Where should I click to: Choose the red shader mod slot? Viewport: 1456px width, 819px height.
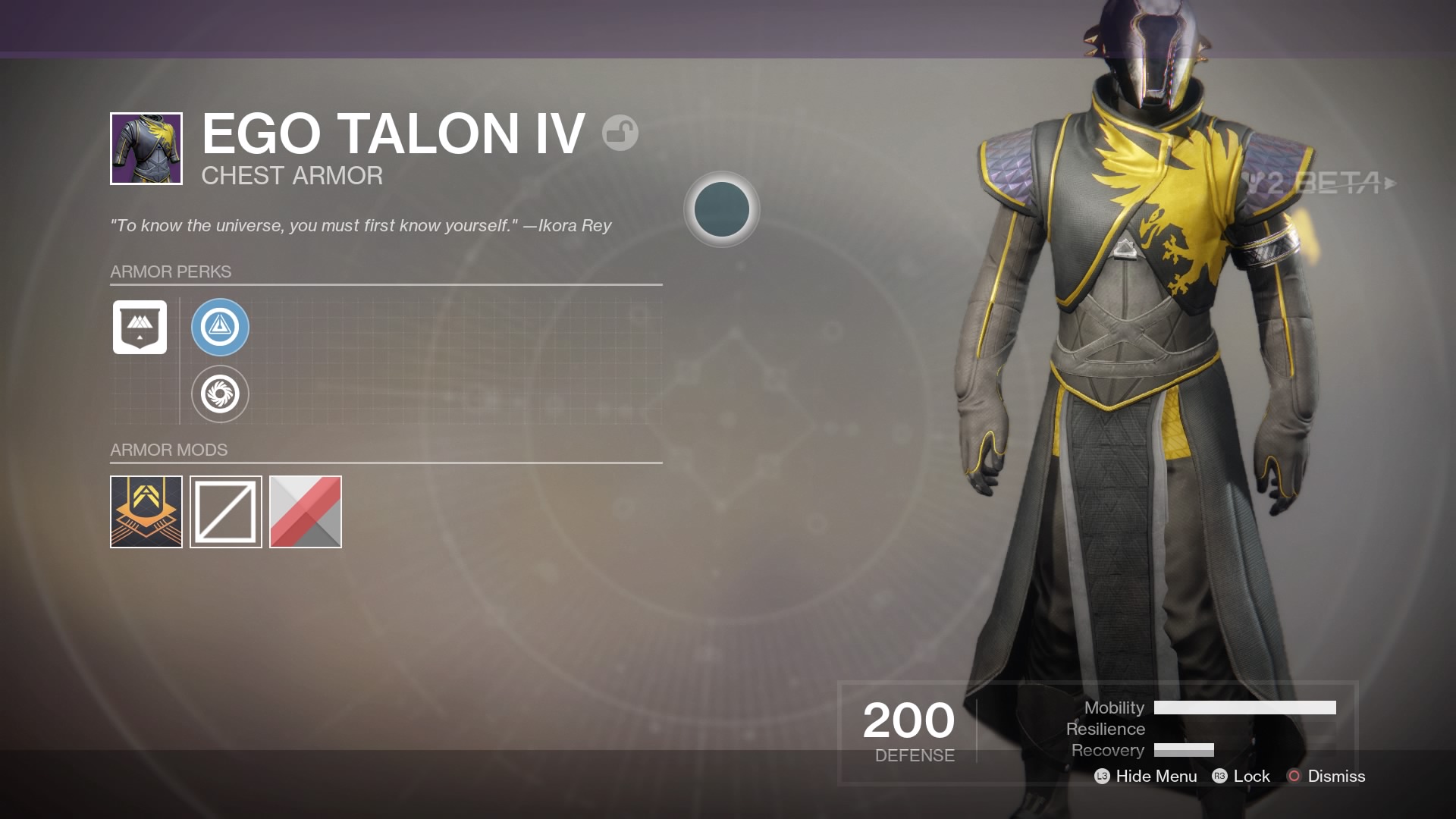click(305, 512)
